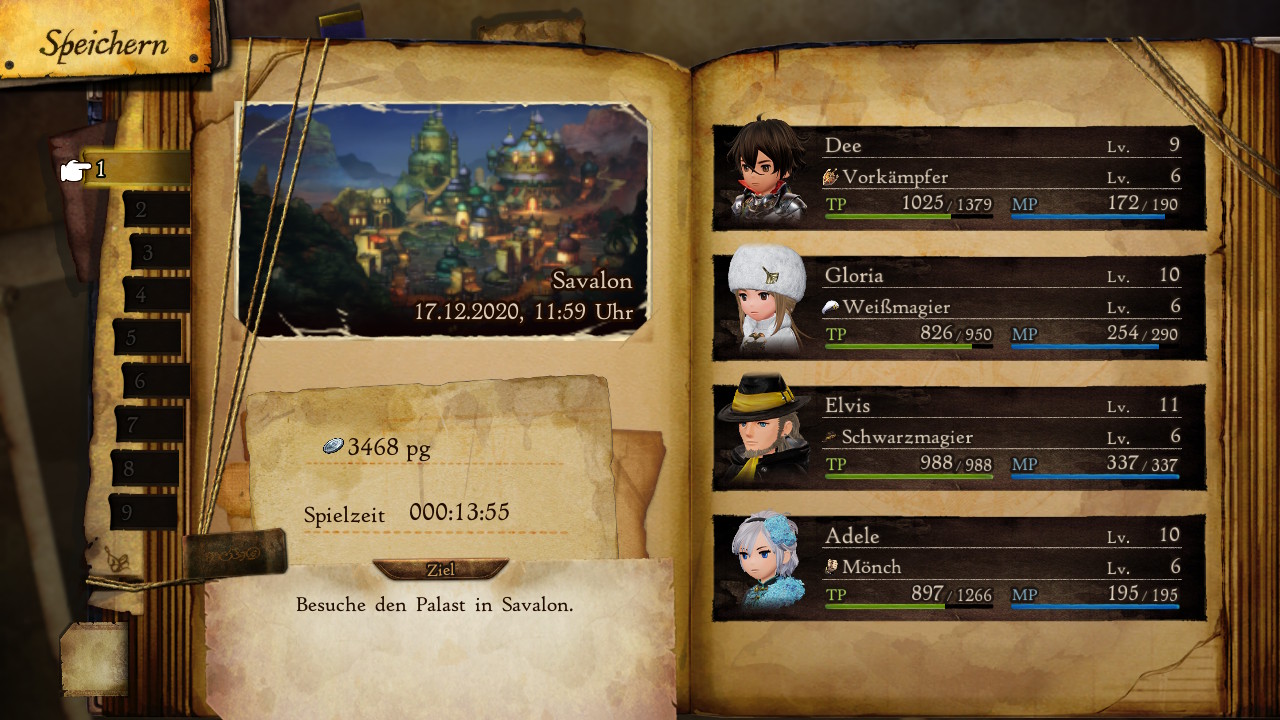Pick save slot 7
The height and width of the screenshot is (720, 1280).
tap(148, 425)
